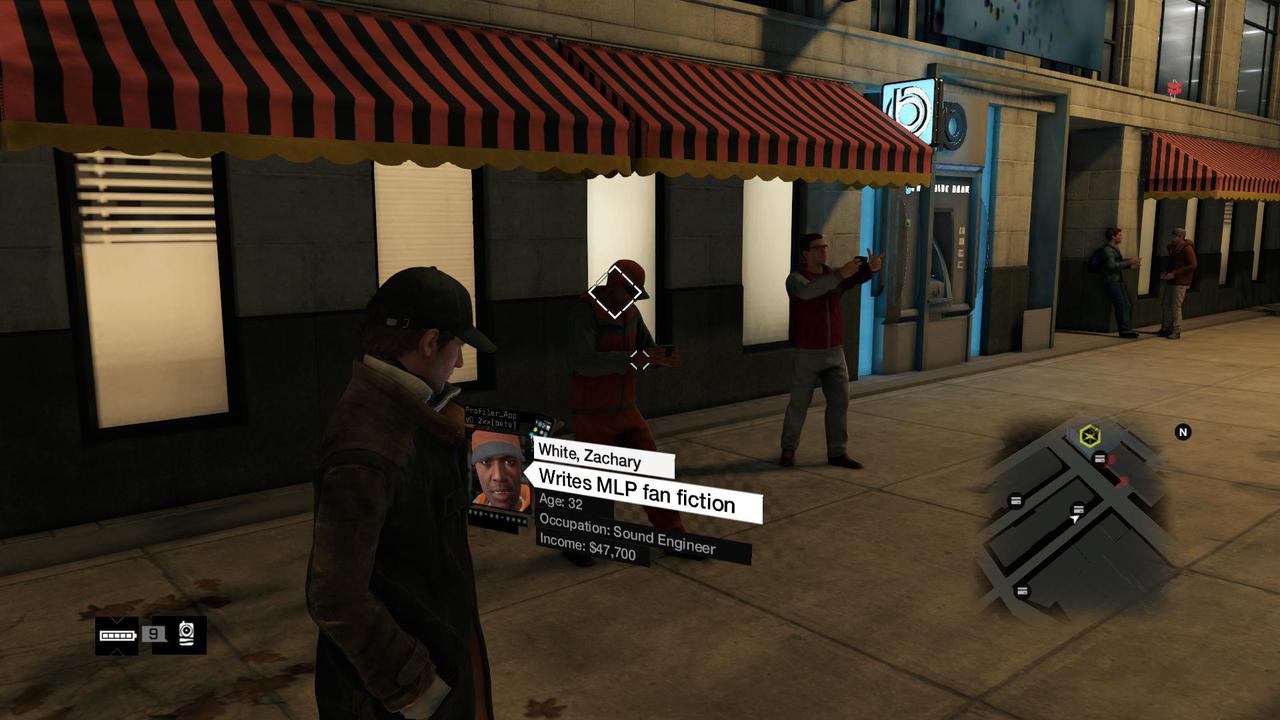1280x720 pixels.
Task: Click the small phone icon above the profiler portrait
Action: pyautogui.click(x=541, y=427)
